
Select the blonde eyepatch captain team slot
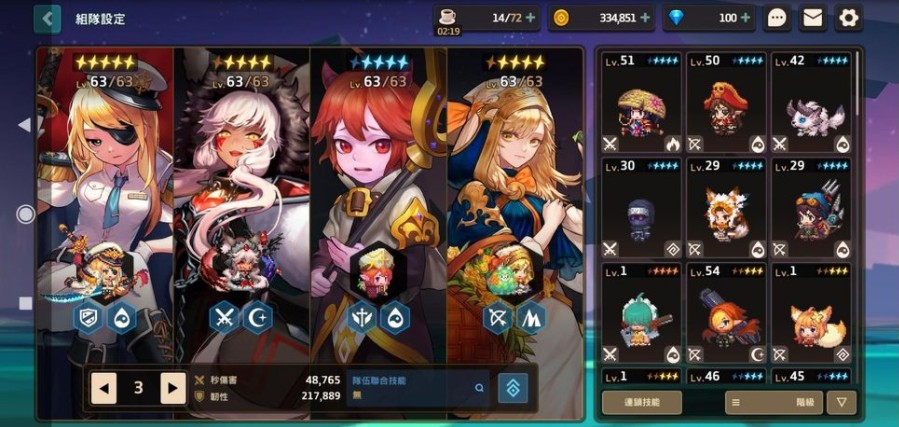coord(105,200)
